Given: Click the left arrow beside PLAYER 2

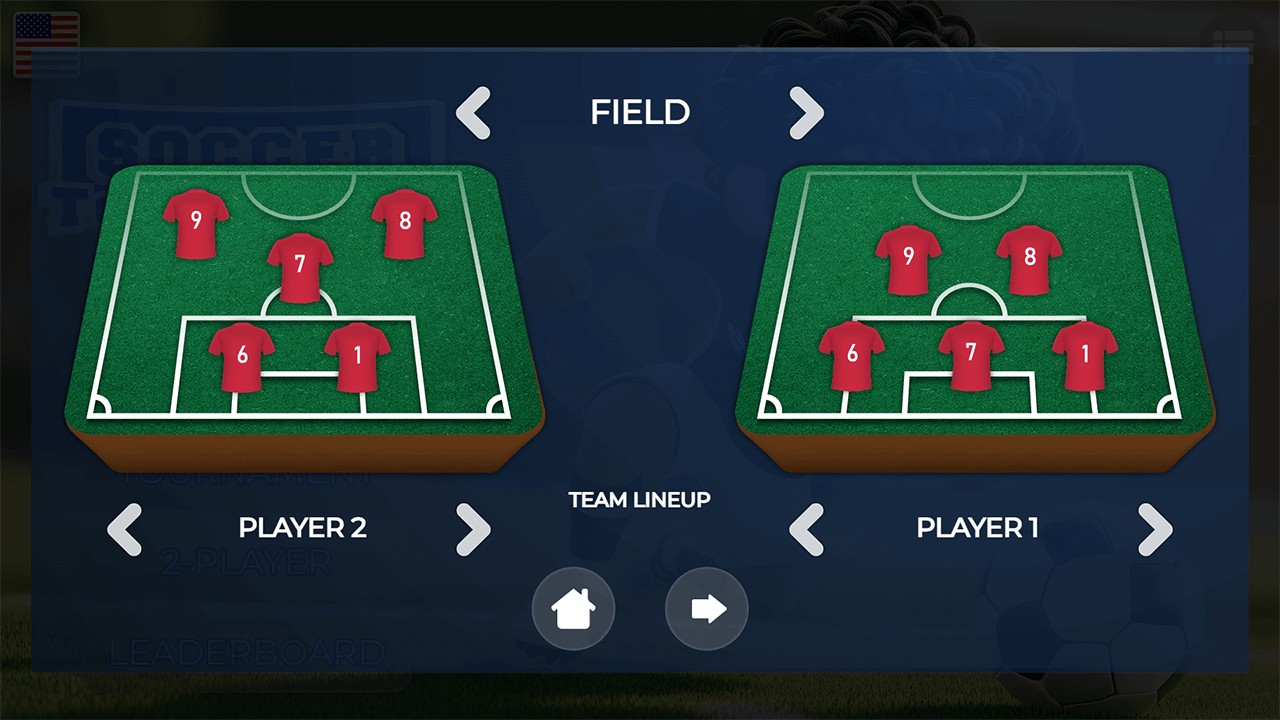Looking at the screenshot, I should point(124,530).
